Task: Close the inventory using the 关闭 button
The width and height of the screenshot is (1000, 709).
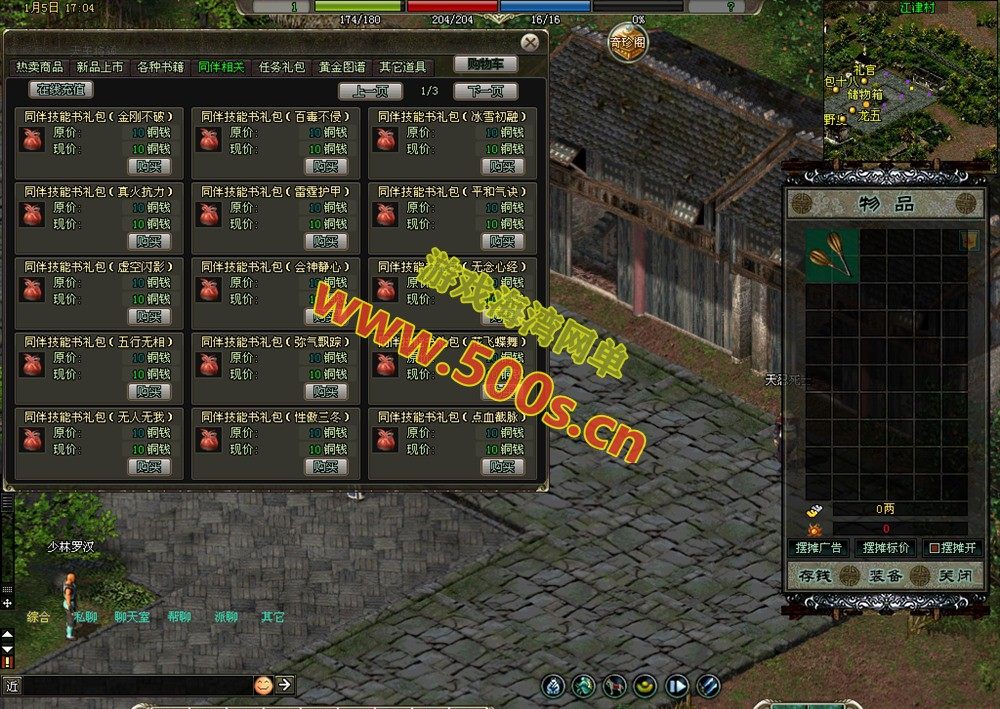Action: click(x=947, y=576)
